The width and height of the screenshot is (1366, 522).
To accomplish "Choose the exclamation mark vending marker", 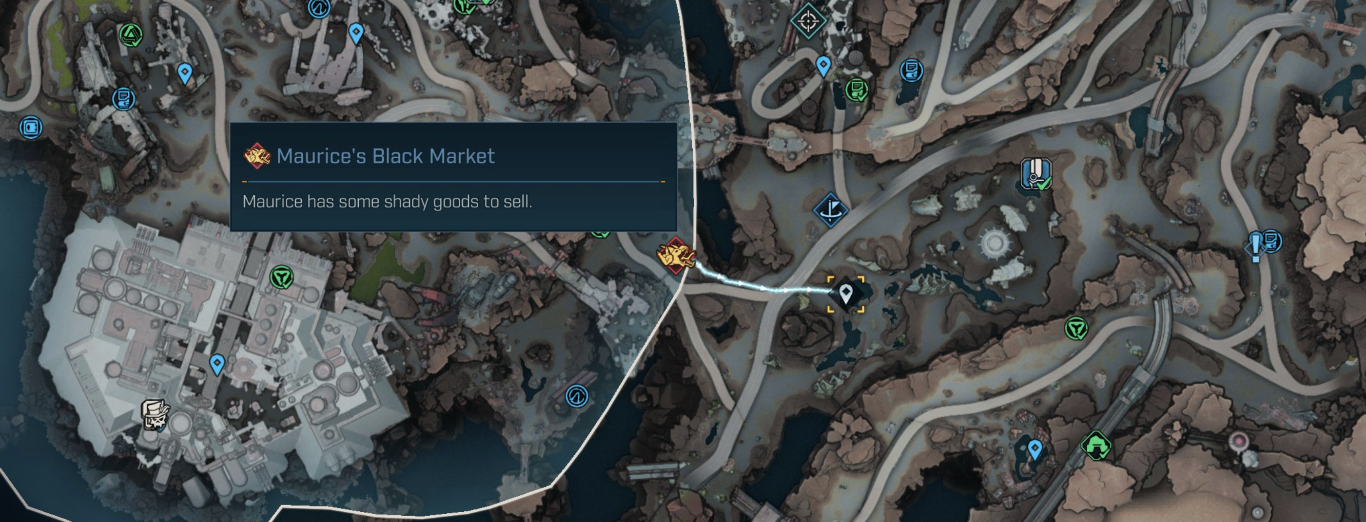I will click(1265, 243).
